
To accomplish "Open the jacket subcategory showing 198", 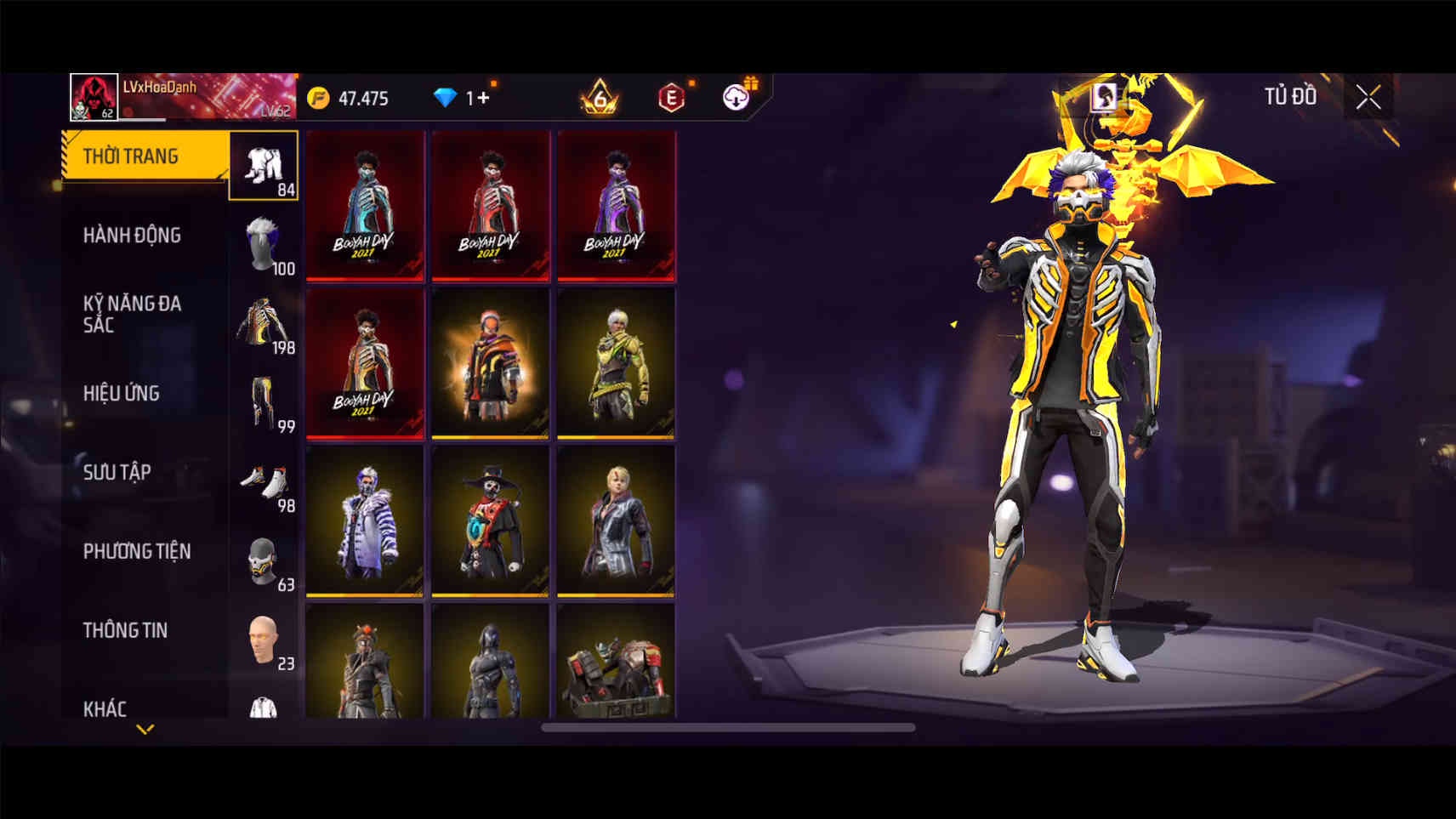I will point(264,324).
